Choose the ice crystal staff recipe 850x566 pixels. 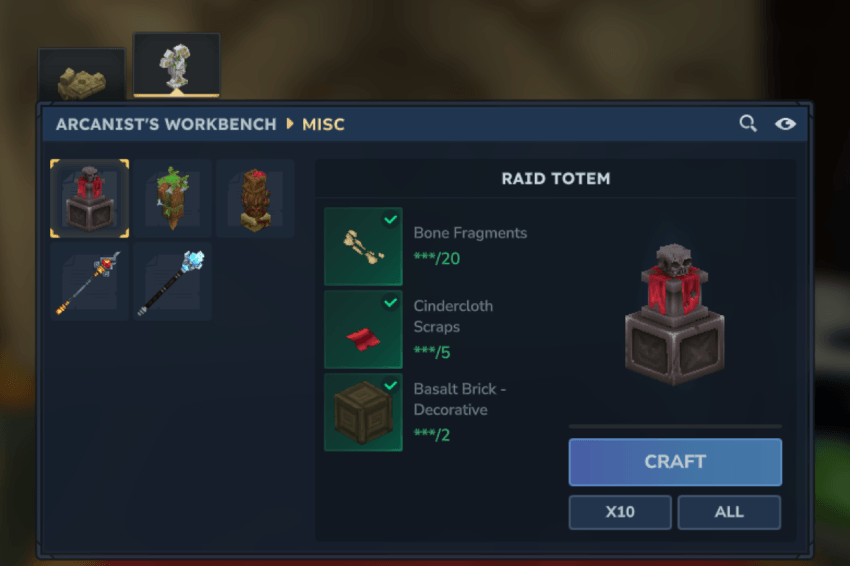coord(173,282)
